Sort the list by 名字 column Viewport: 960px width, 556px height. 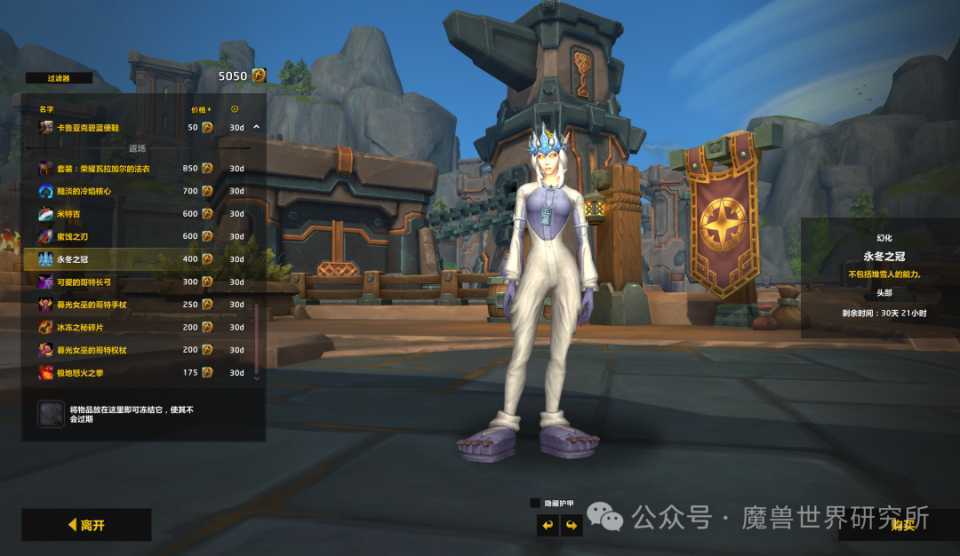click(x=46, y=109)
